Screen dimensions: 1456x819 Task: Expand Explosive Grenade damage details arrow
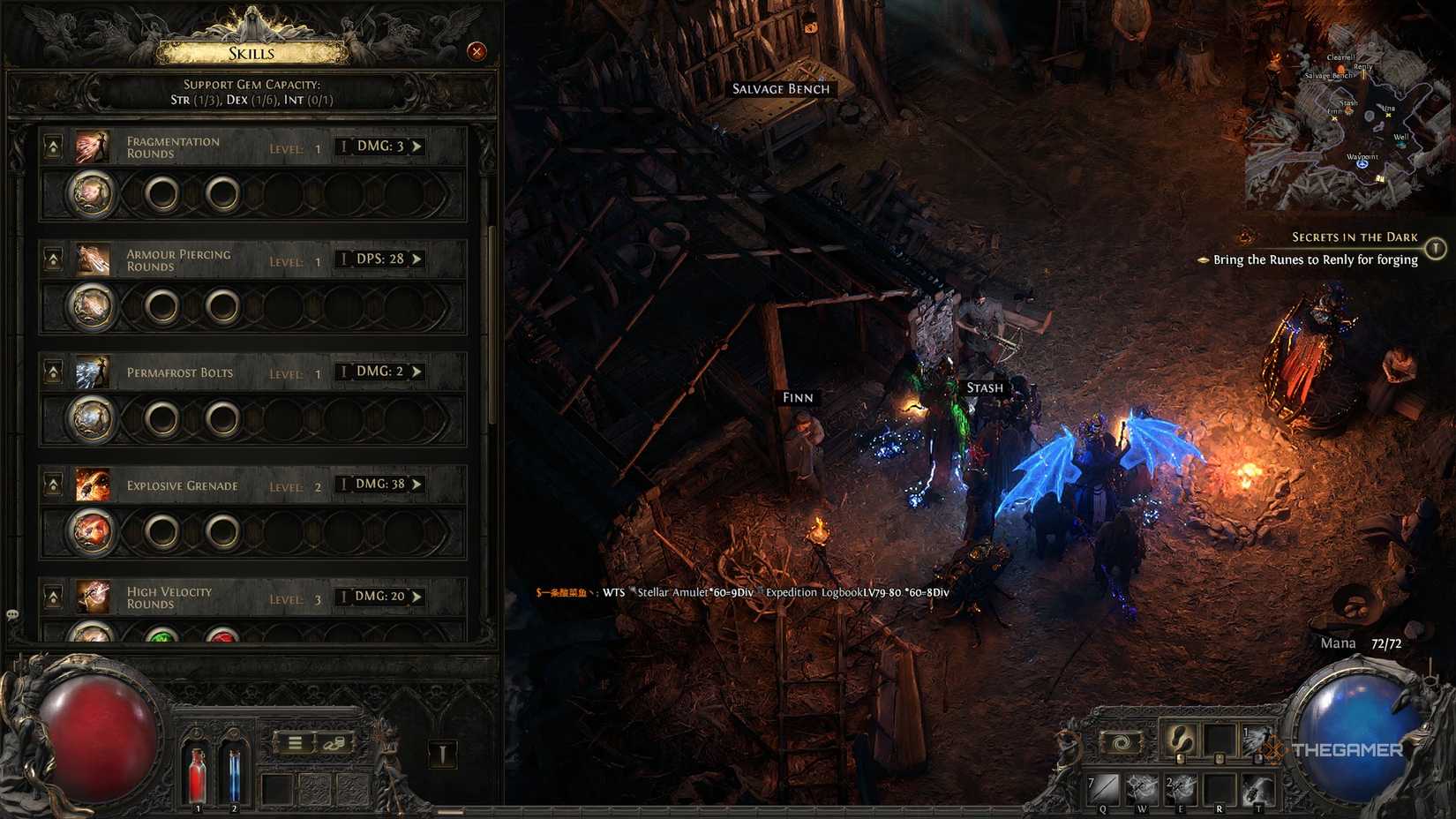point(415,485)
